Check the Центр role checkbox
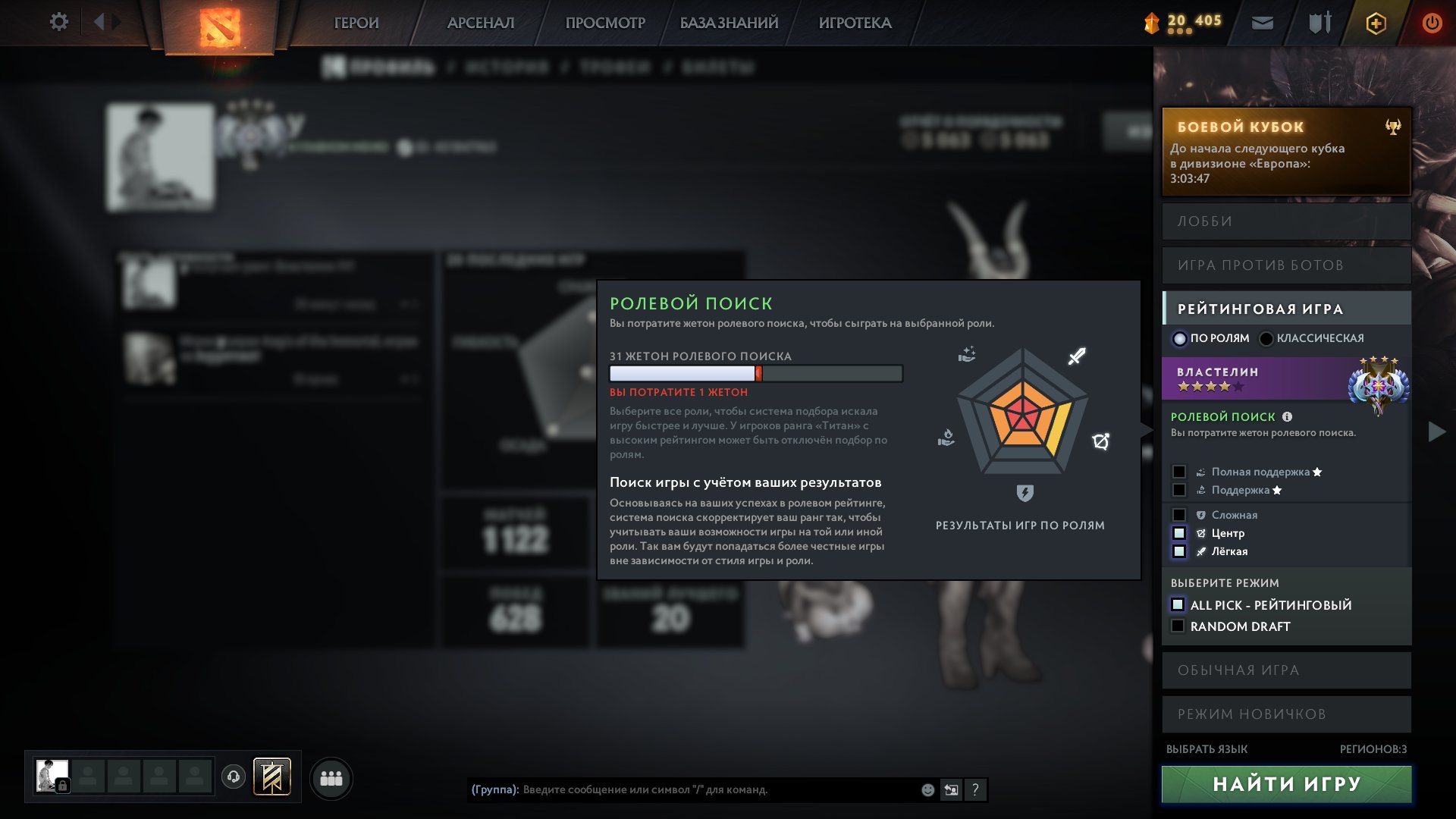 pos(1179,533)
